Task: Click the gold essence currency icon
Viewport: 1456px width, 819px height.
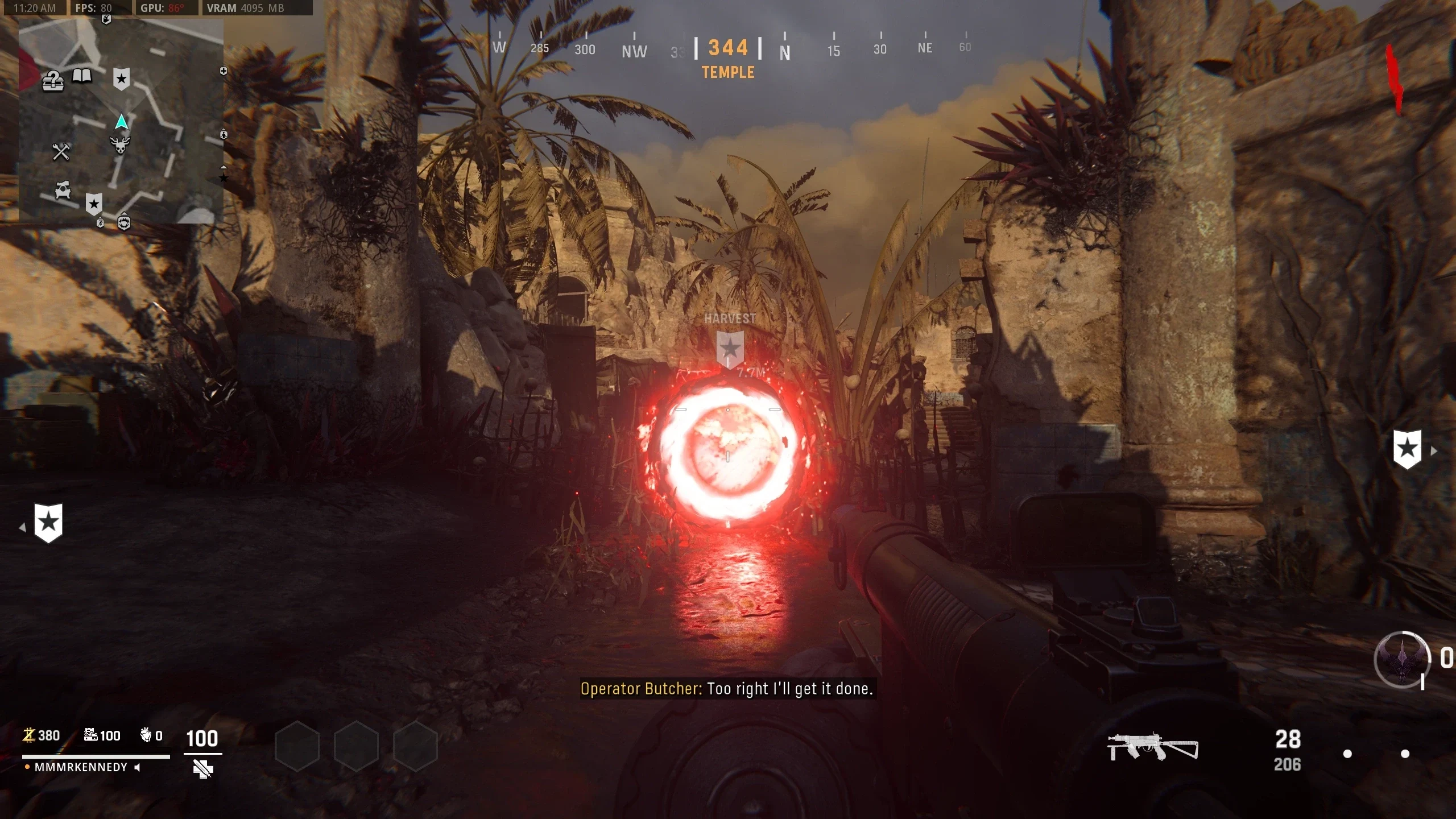Action: [x=28, y=735]
